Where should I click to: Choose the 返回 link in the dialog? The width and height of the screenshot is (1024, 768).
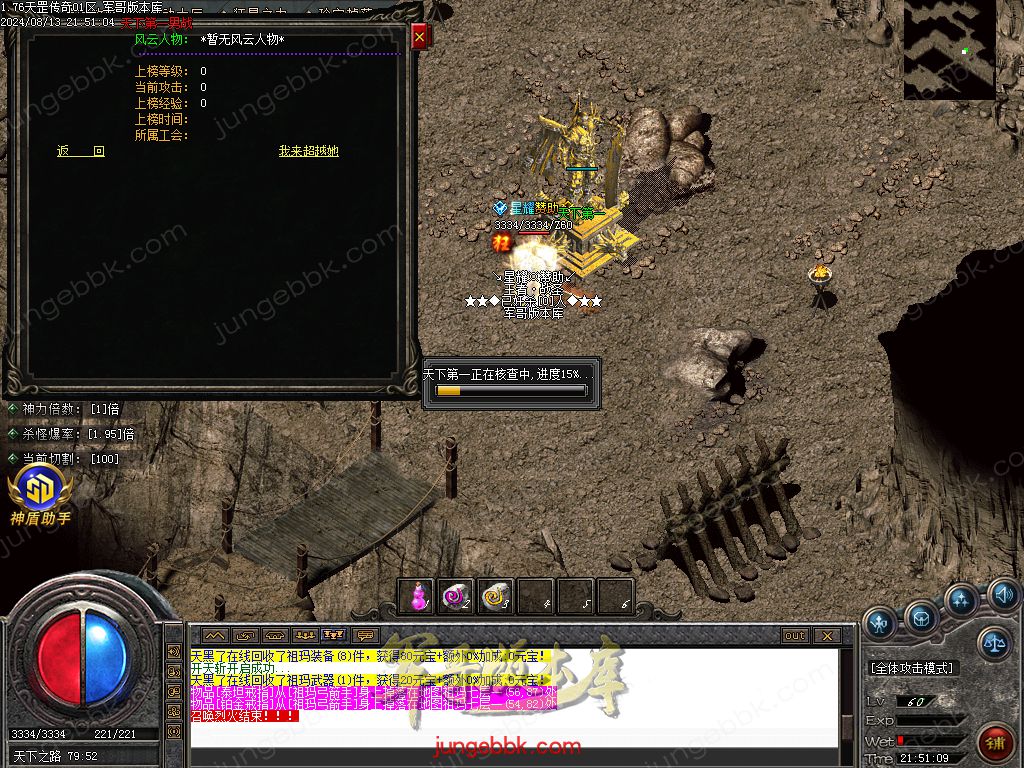coord(81,151)
